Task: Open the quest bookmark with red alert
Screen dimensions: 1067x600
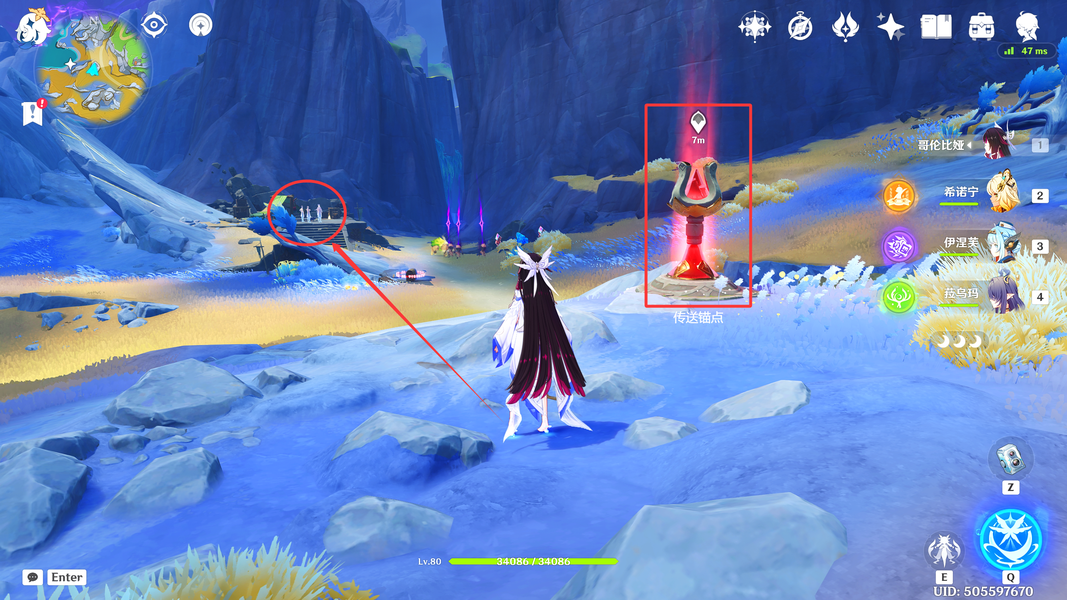Action: coord(33,113)
